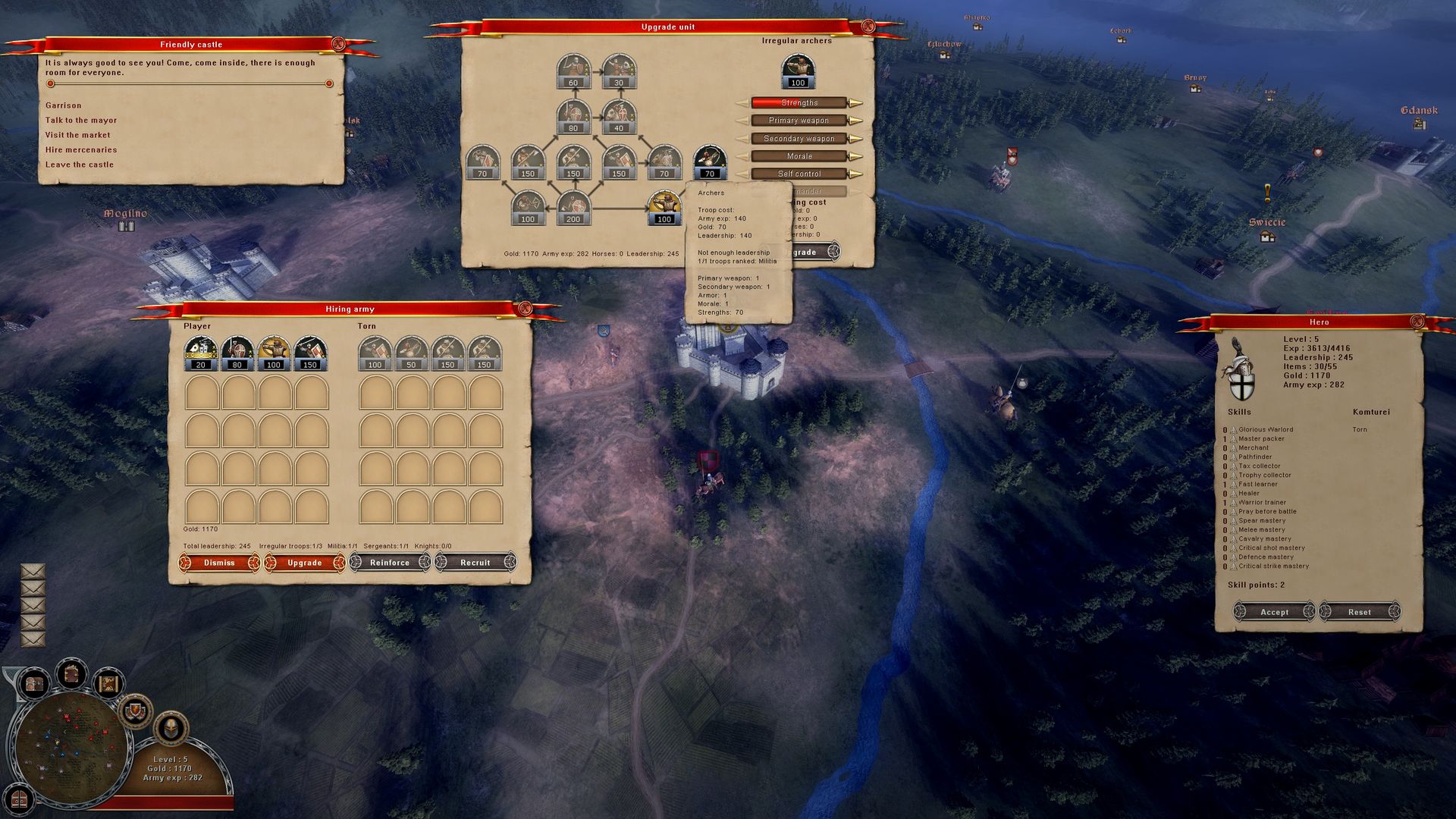1456x819 pixels.
Task: Select the 100-cost archer under Player
Action: tap(274, 353)
